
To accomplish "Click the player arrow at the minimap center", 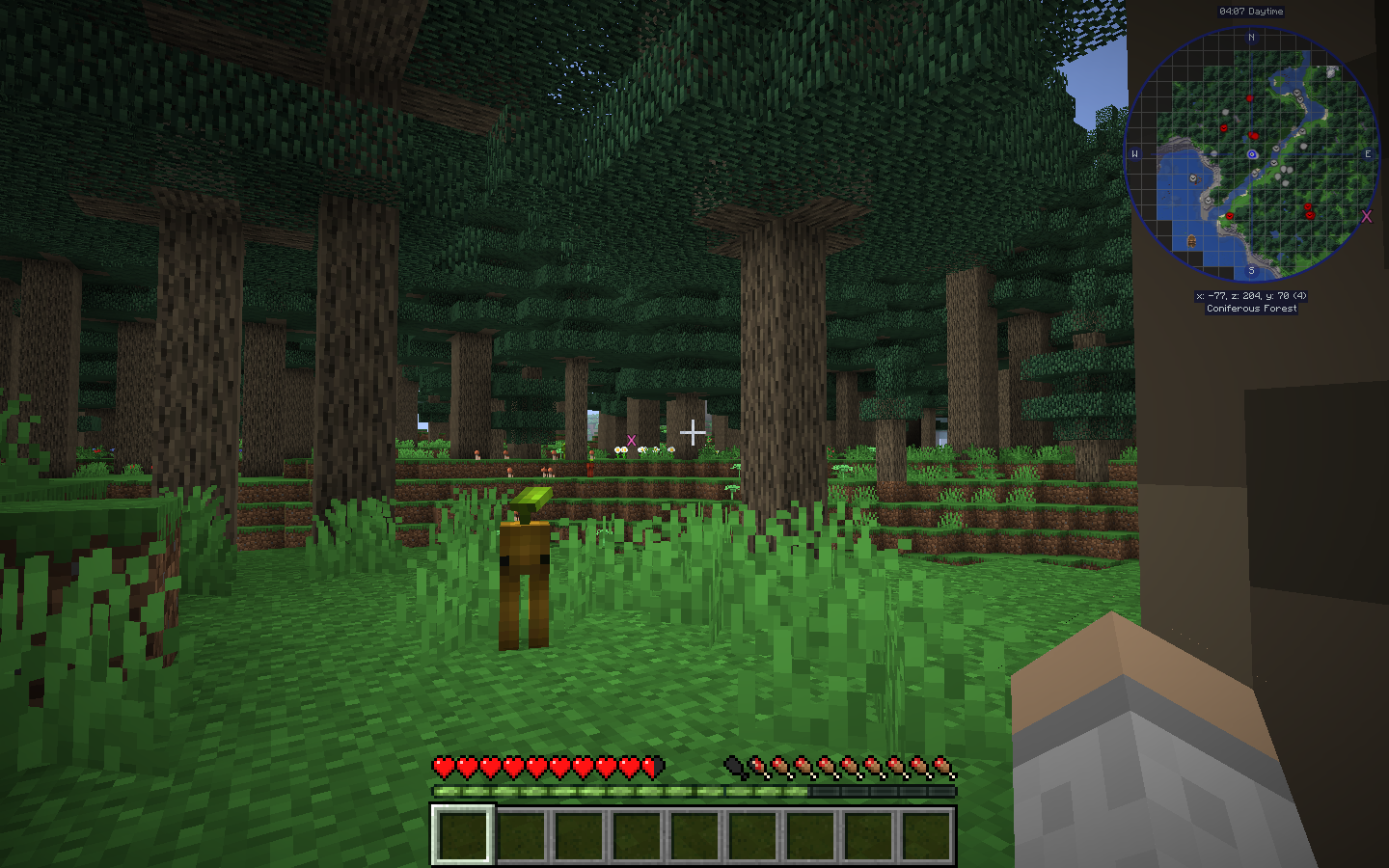I will (x=1252, y=153).
